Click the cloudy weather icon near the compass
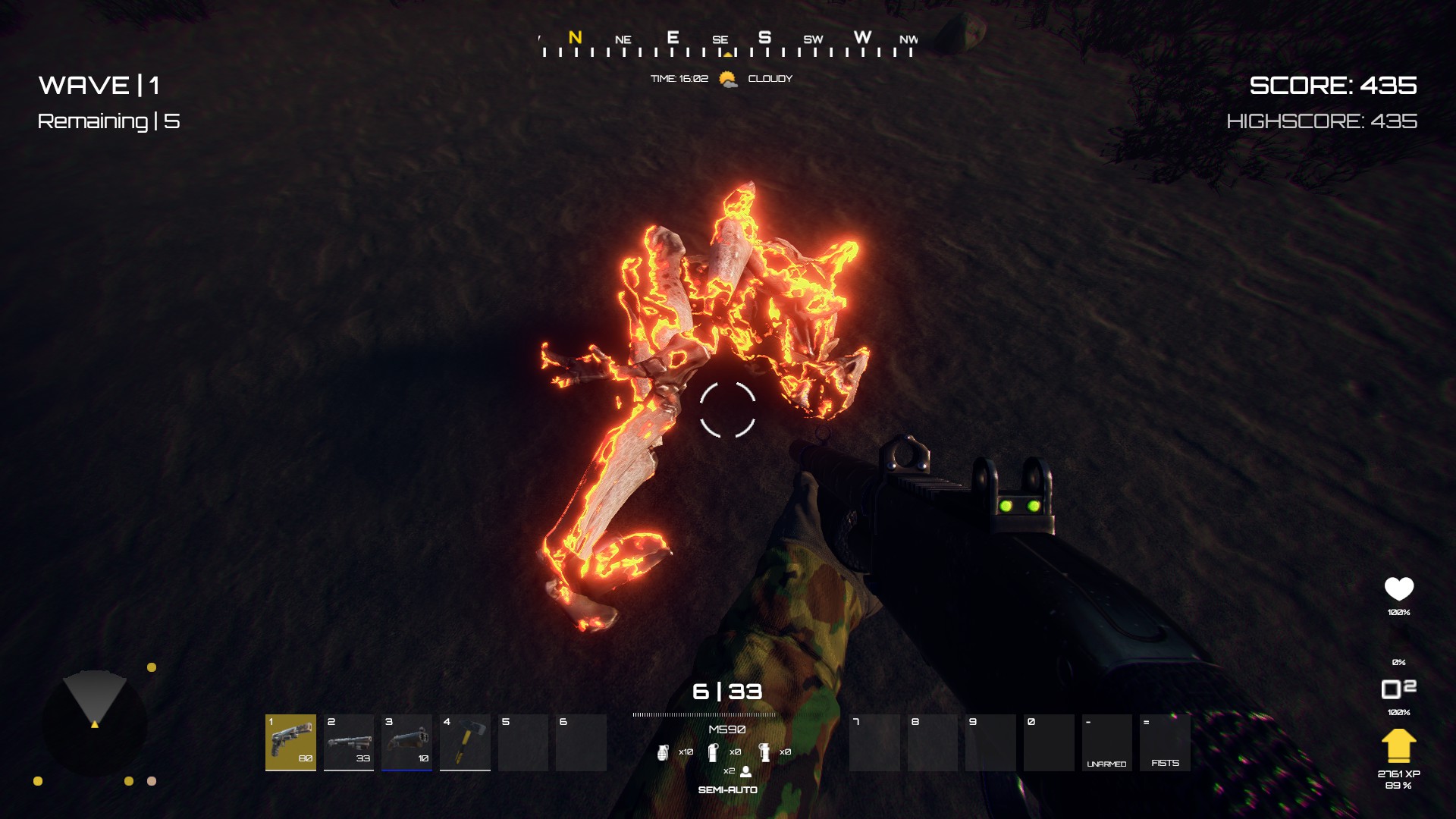The image size is (1456, 819). coord(726,78)
